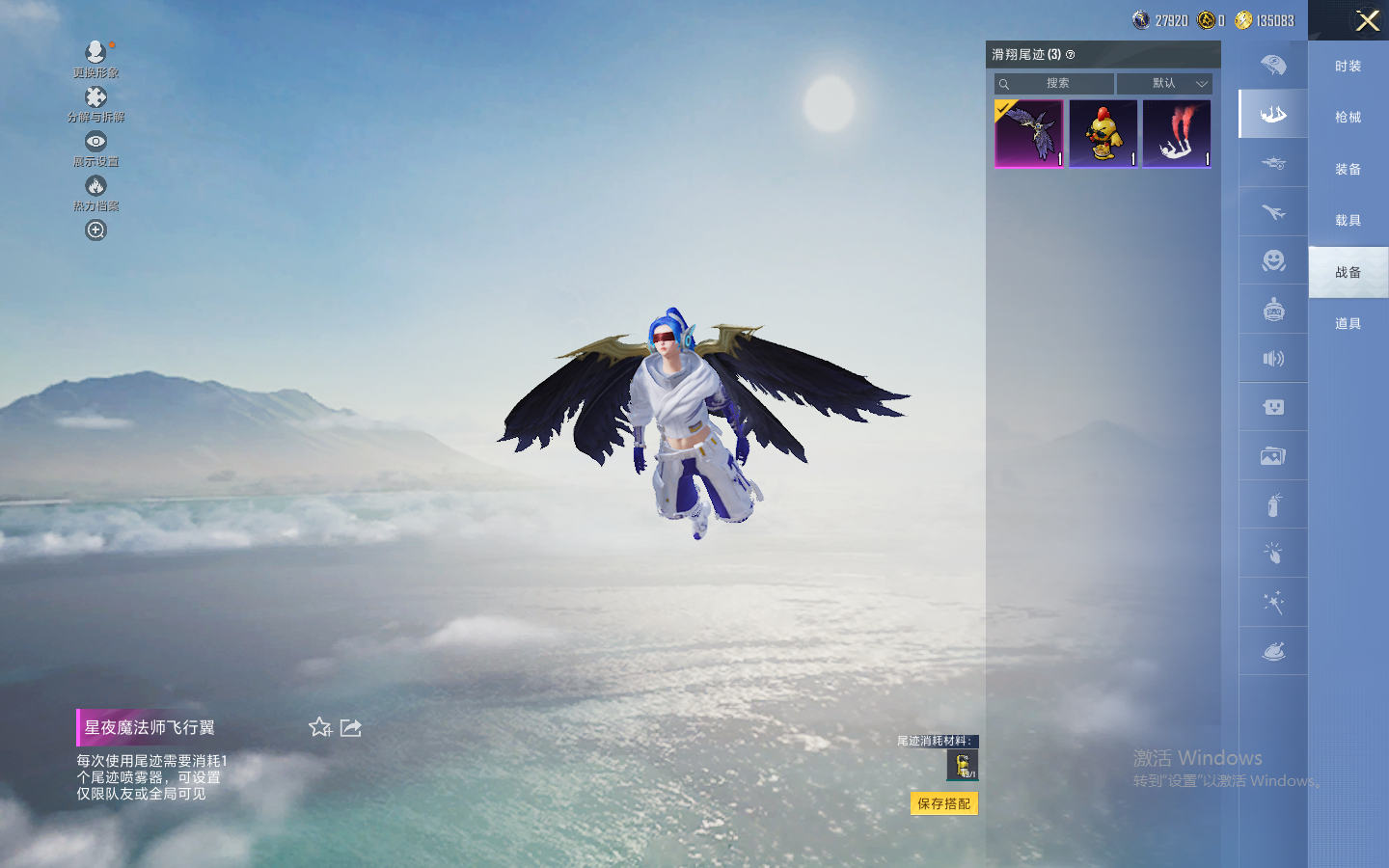Open the 默认 sort dropdown
Screen dimensions: 1389x868
[1164, 84]
